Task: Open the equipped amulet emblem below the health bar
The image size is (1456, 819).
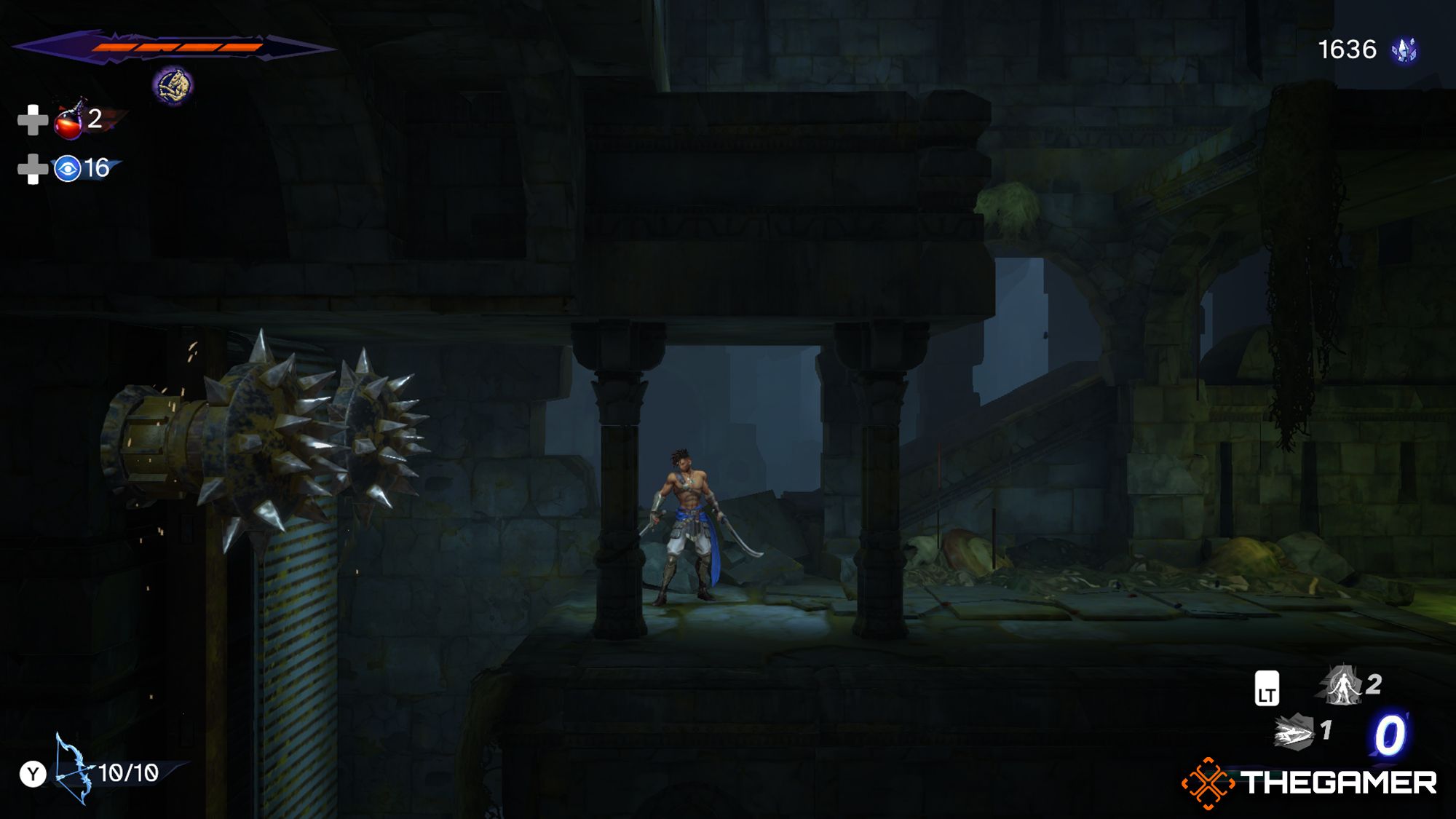Action: click(x=172, y=85)
